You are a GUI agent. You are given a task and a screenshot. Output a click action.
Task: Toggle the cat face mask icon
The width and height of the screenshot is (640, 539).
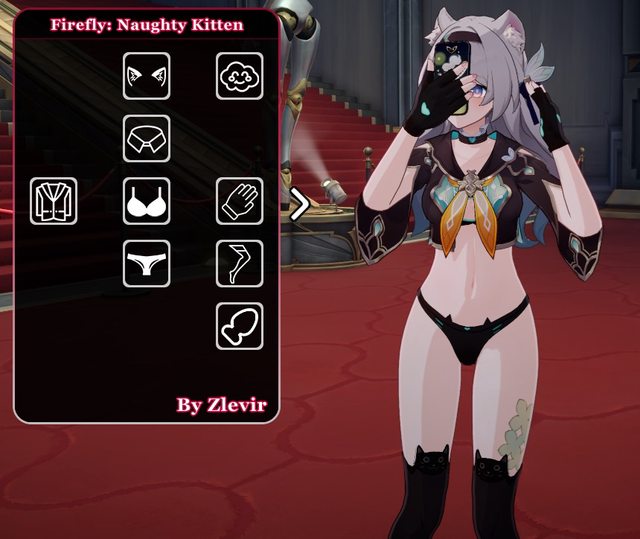click(x=240, y=76)
